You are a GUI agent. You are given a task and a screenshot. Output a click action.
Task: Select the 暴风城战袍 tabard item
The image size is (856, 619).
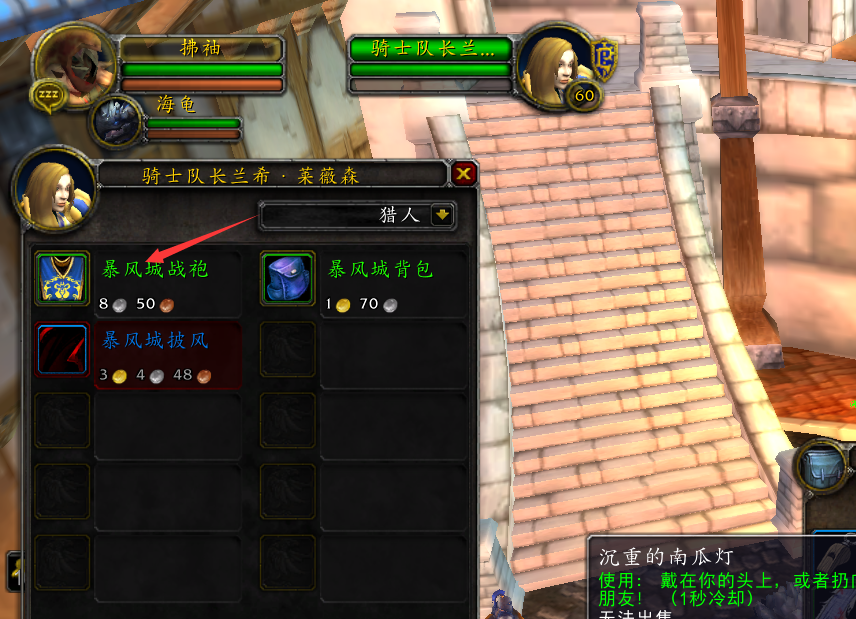point(63,278)
